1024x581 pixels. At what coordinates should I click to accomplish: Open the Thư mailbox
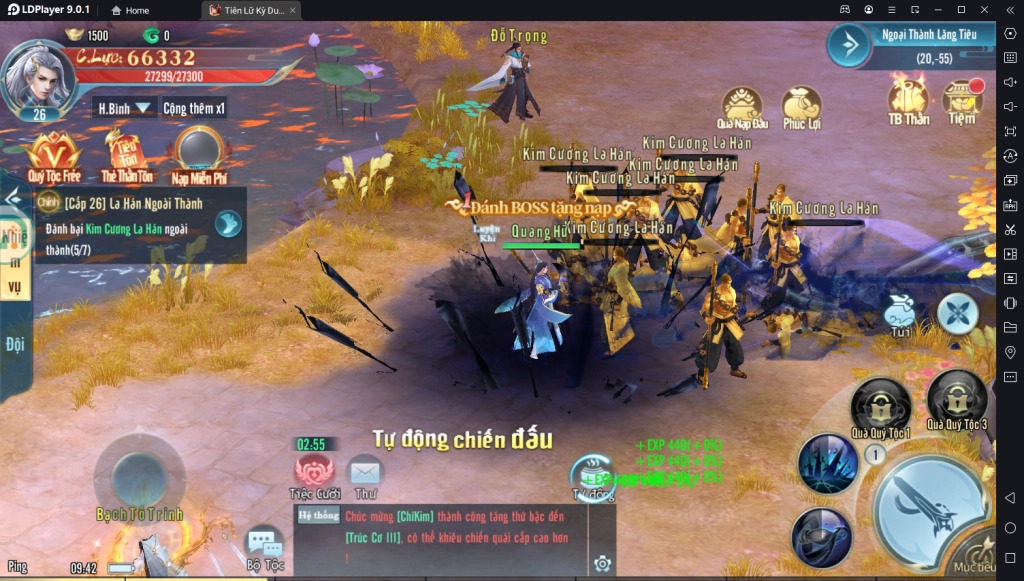point(365,472)
